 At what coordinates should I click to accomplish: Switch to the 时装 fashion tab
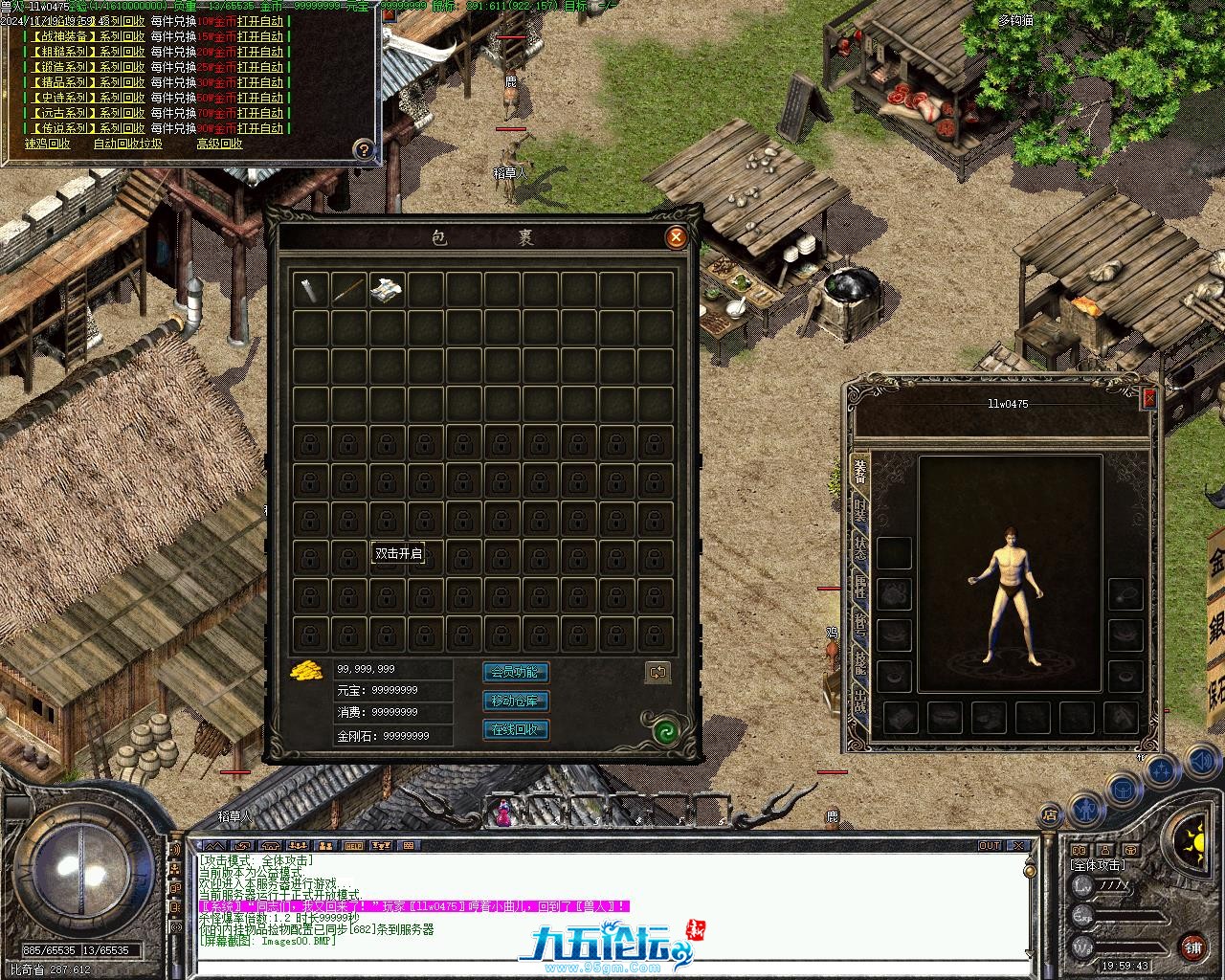click(x=860, y=512)
